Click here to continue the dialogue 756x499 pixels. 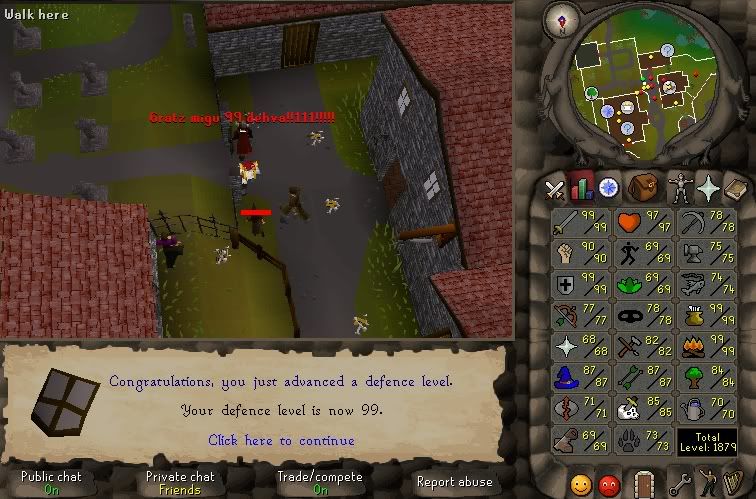(281, 440)
